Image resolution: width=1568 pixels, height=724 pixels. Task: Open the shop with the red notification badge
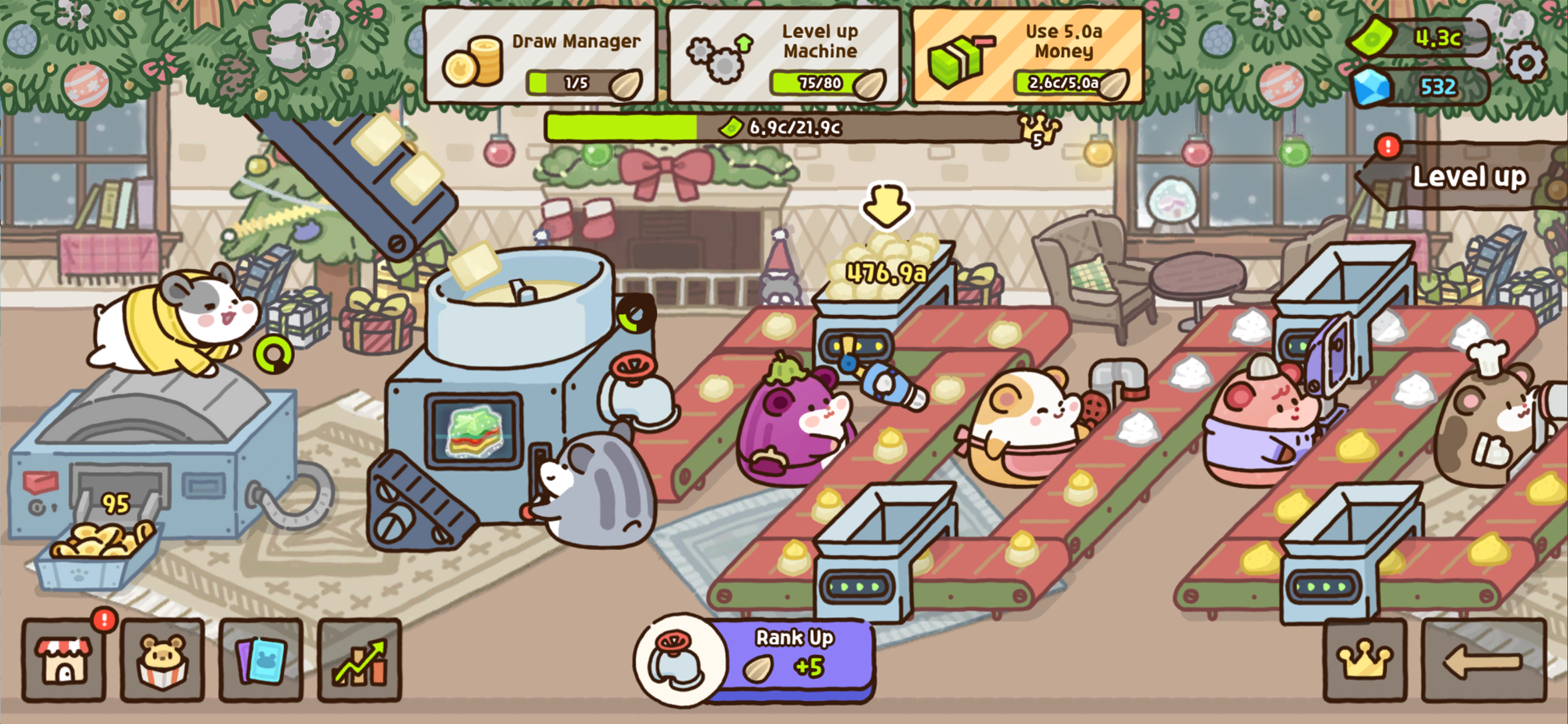click(64, 665)
